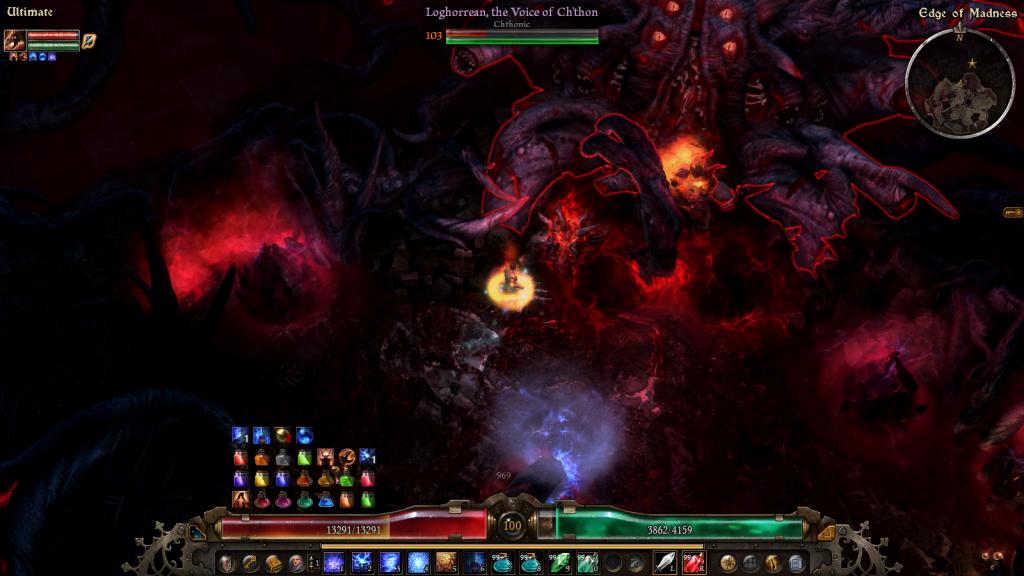Click the golden compass icon on the bottom bar
The height and width of the screenshot is (576, 1024).
tap(729, 563)
